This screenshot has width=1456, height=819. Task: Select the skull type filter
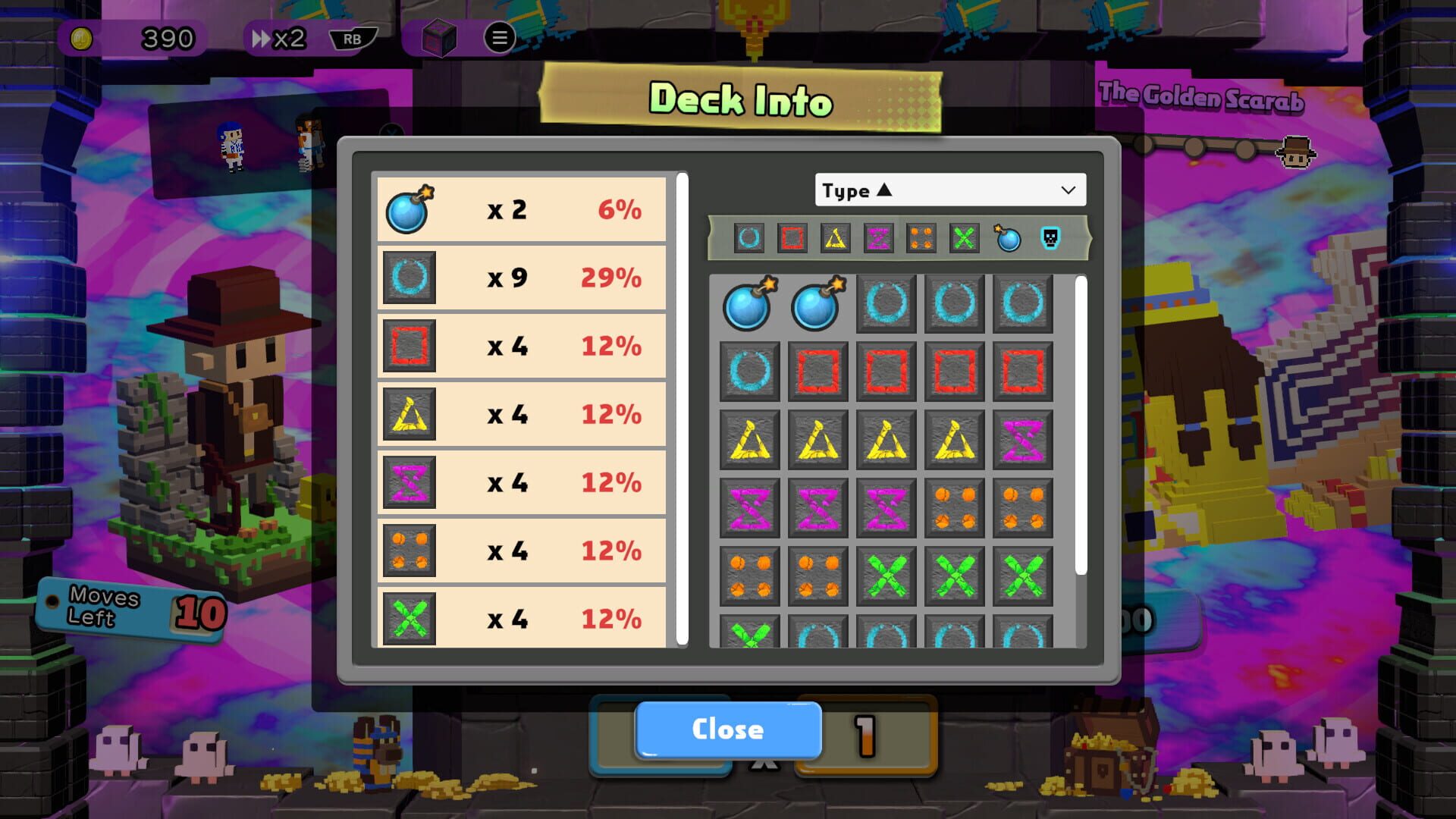tap(1052, 239)
